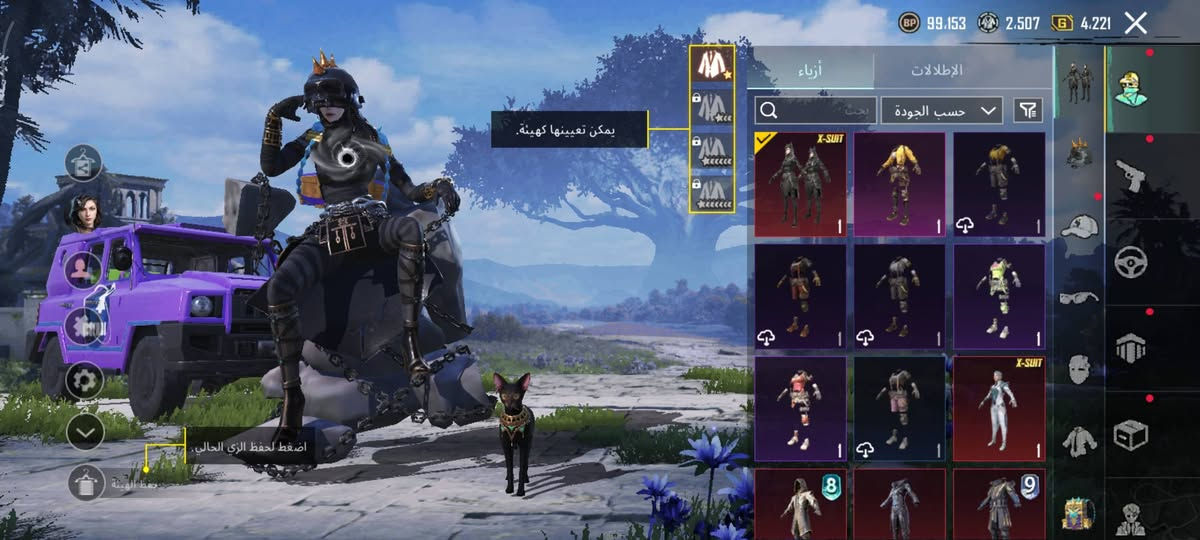Select the first unlocked outfit preset slot
The image size is (1200, 540).
tap(711, 65)
